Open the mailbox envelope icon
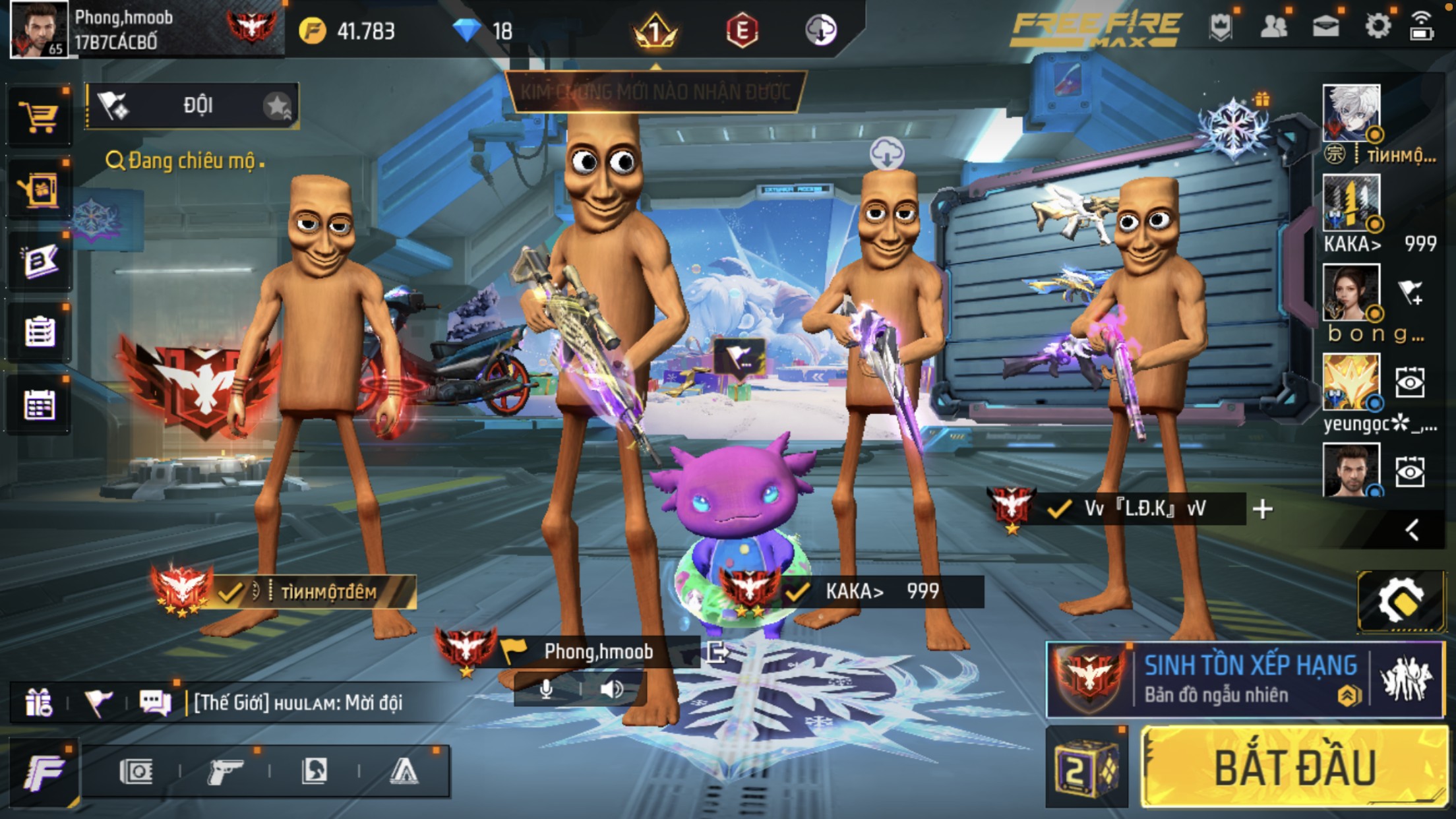1456x819 pixels. coord(1325,28)
